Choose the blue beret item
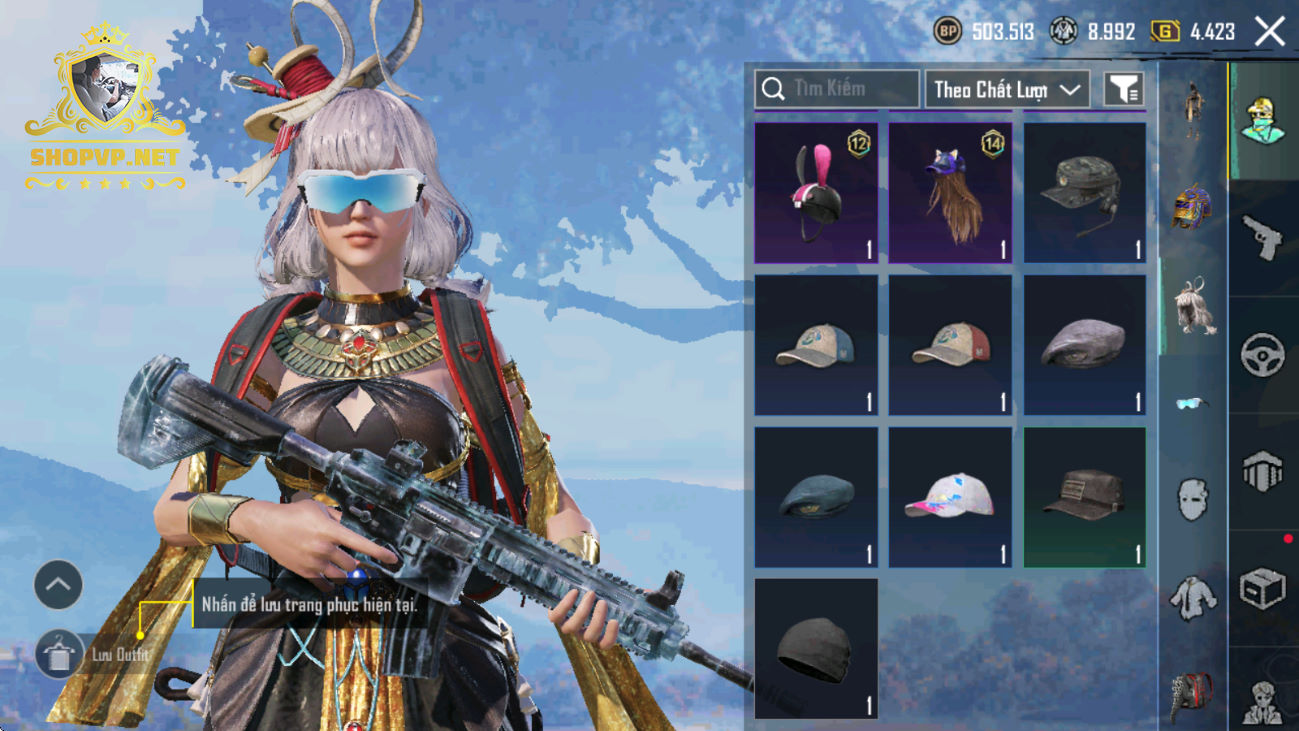The width and height of the screenshot is (1299, 731). click(x=816, y=497)
